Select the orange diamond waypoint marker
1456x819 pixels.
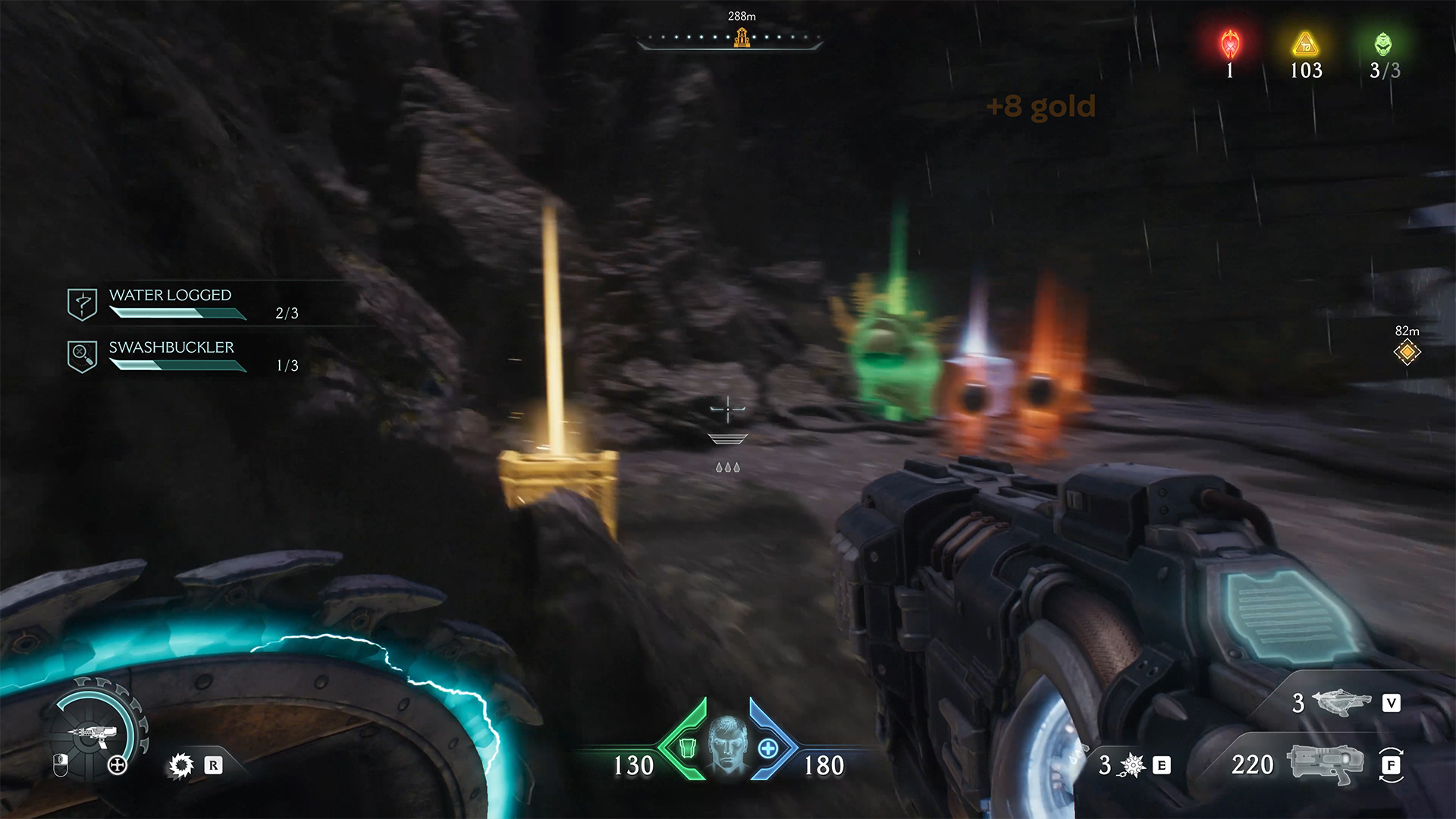click(x=1407, y=352)
